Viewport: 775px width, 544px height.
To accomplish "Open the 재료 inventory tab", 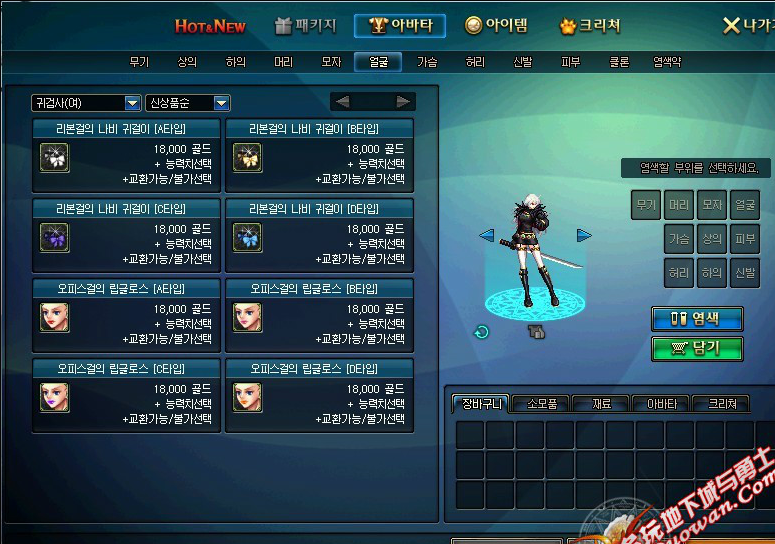I will (602, 404).
